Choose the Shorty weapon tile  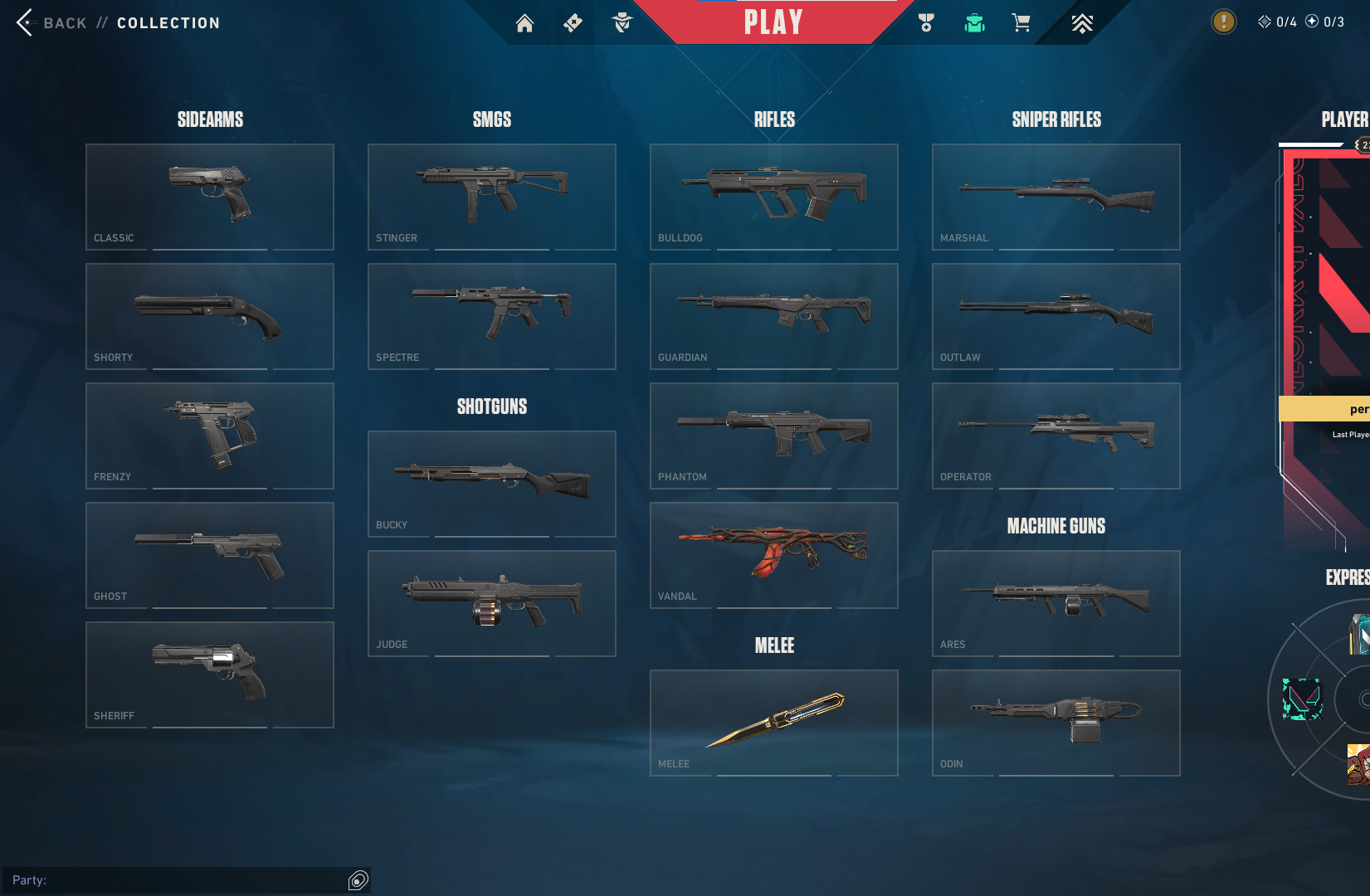(210, 316)
